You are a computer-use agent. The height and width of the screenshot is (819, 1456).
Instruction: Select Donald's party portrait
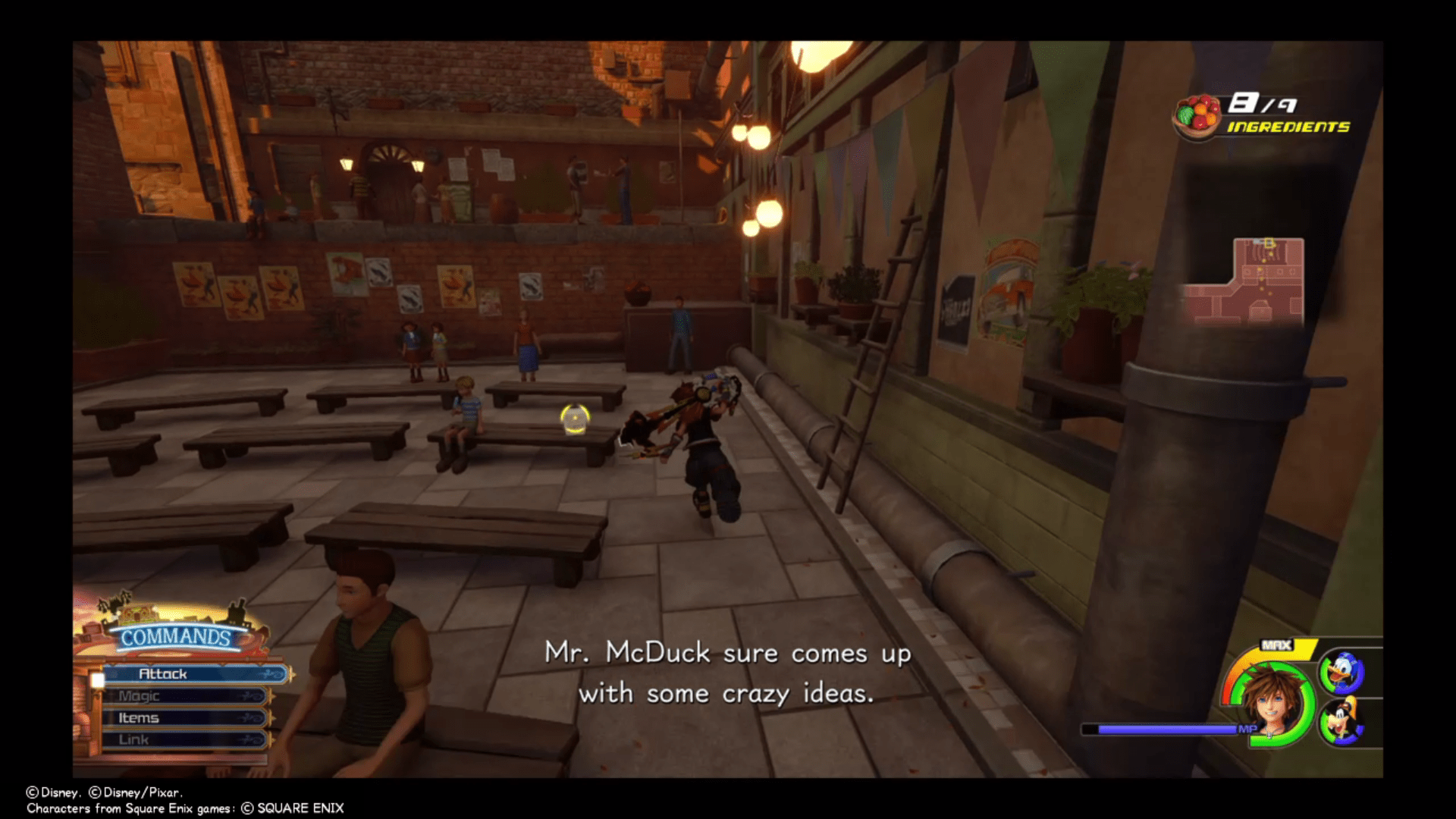point(1341,670)
